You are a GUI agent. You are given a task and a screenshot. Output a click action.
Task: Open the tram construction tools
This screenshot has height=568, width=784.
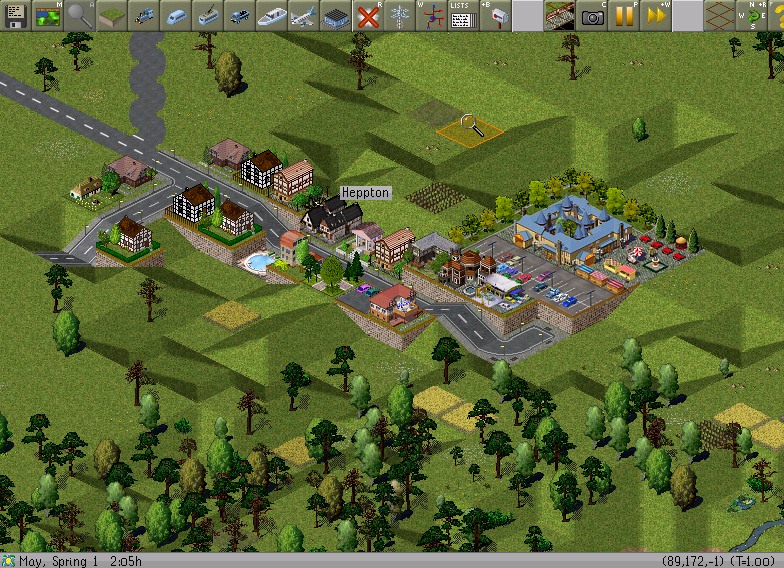coord(208,15)
